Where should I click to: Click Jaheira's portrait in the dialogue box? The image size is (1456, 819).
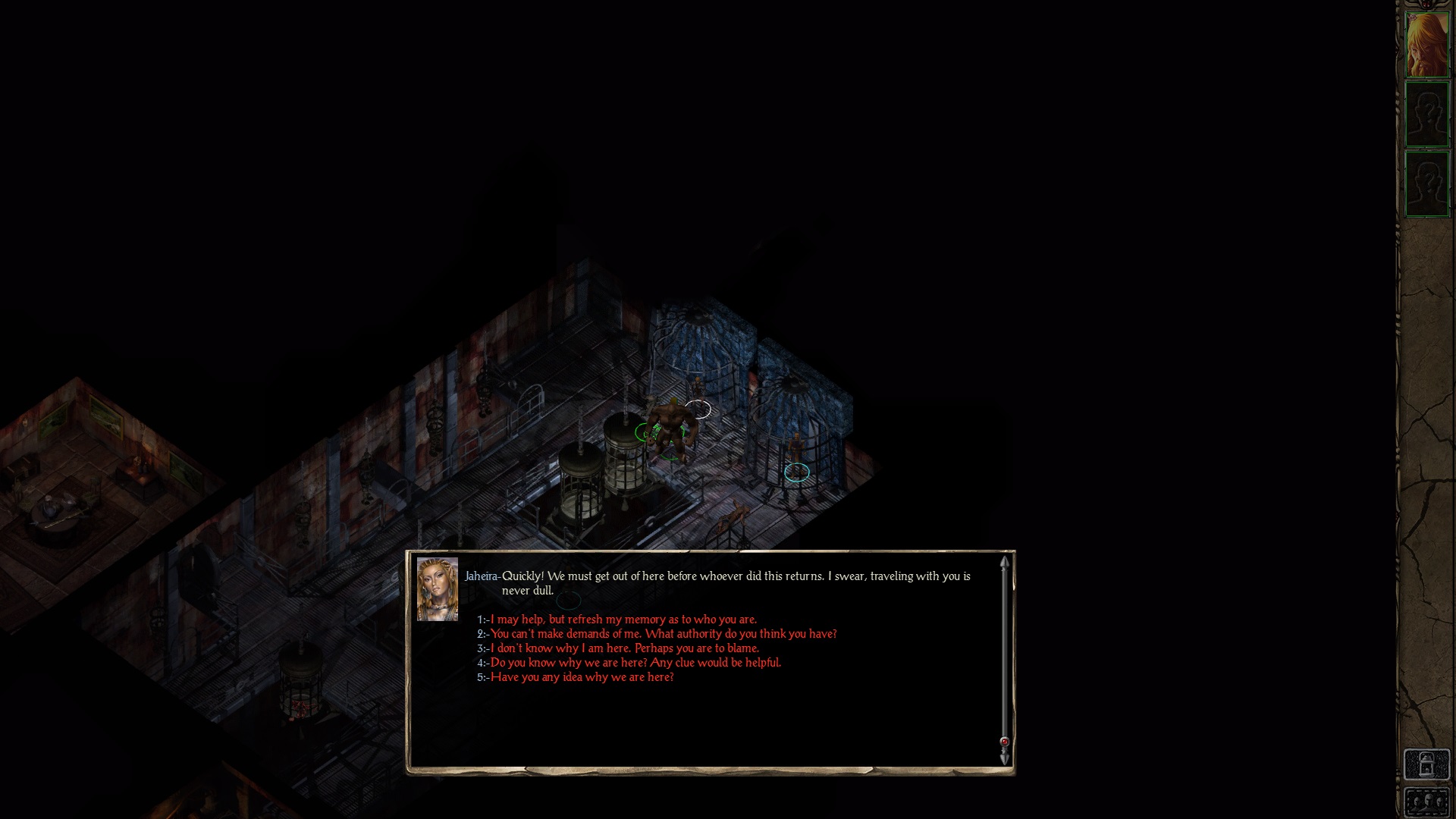click(x=438, y=589)
